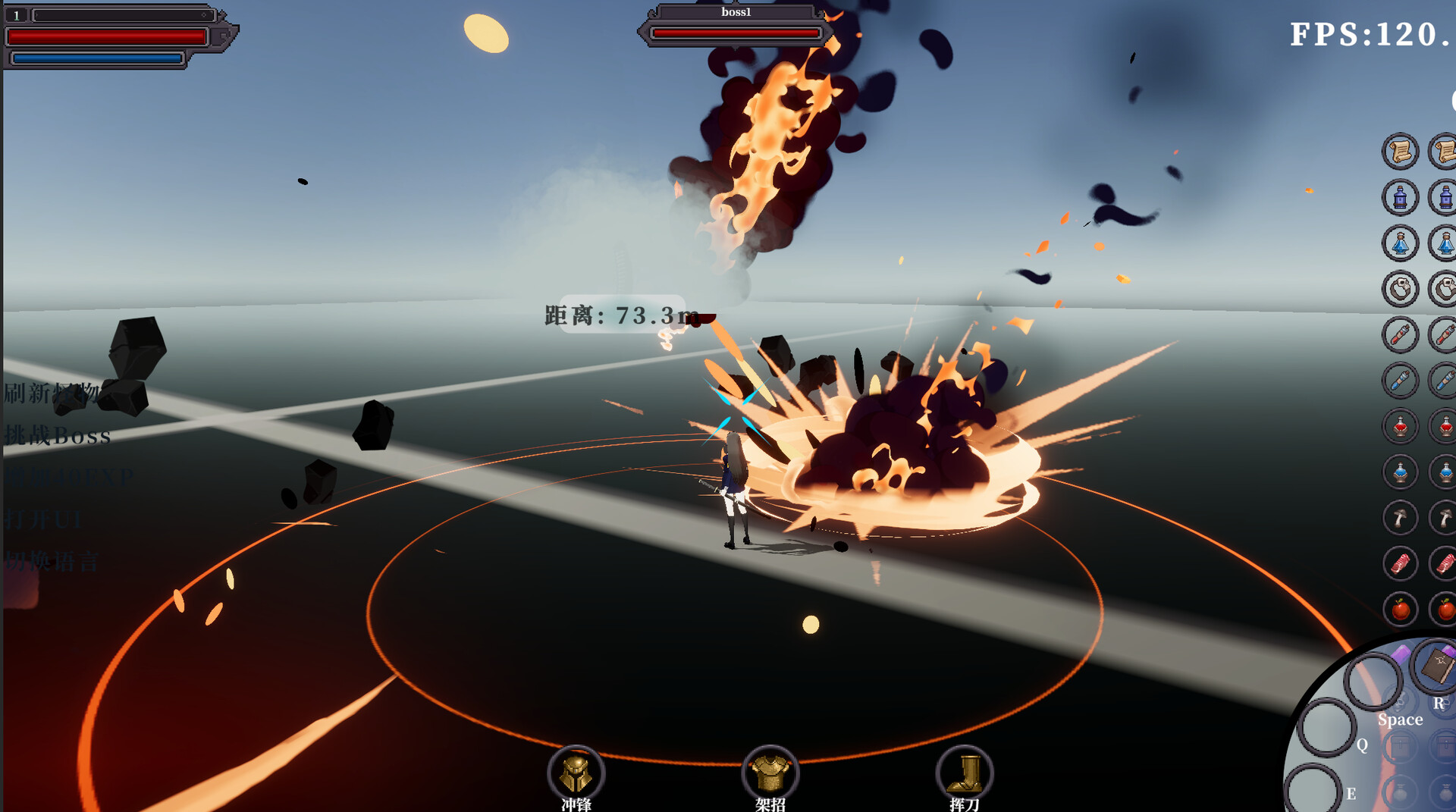Select the left-column scroll item slot
The image size is (1456, 812).
point(1400,152)
